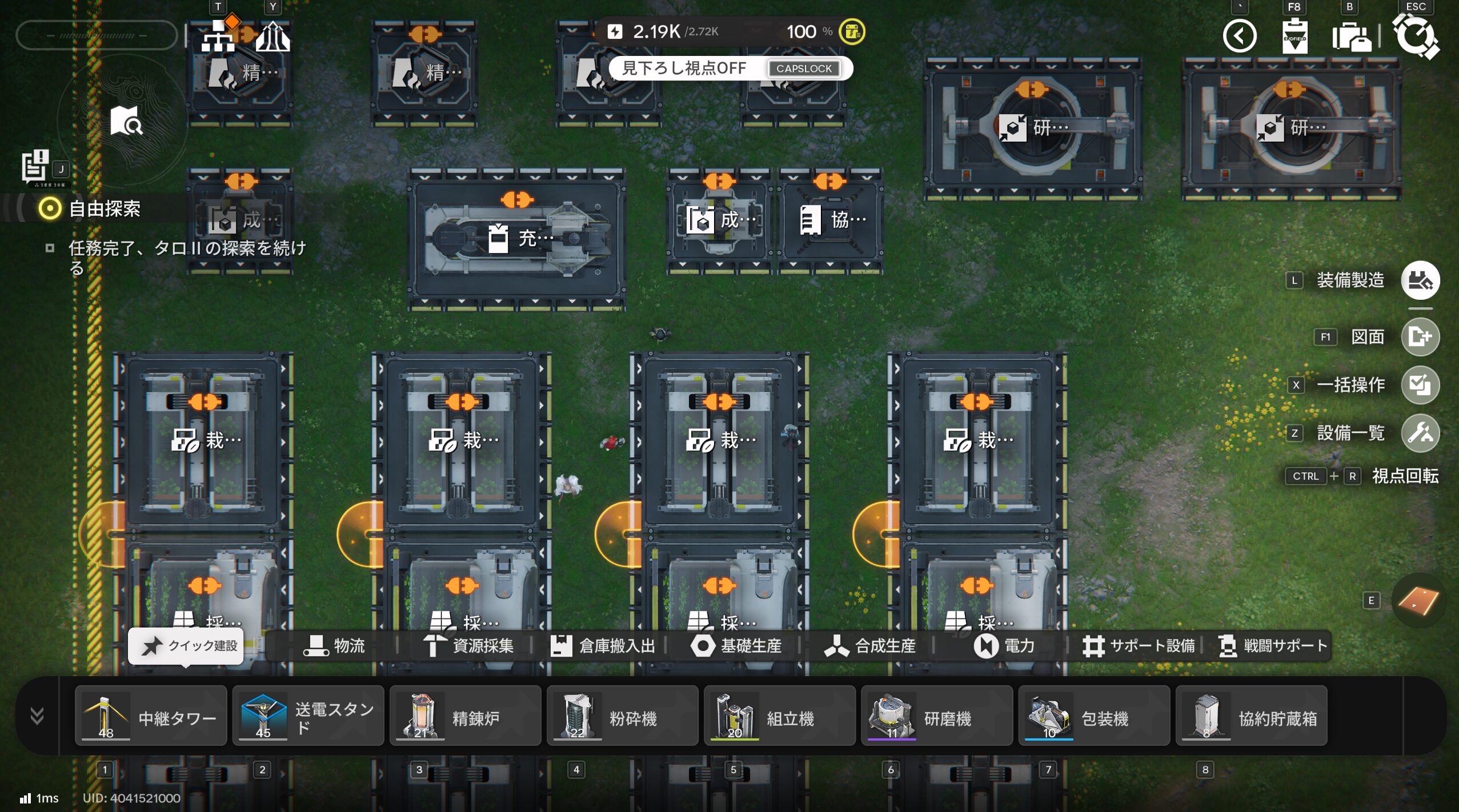The width and height of the screenshot is (1459, 812).
Task: Activate the 一括操作 batch operation button
Action: [1420, 385]
